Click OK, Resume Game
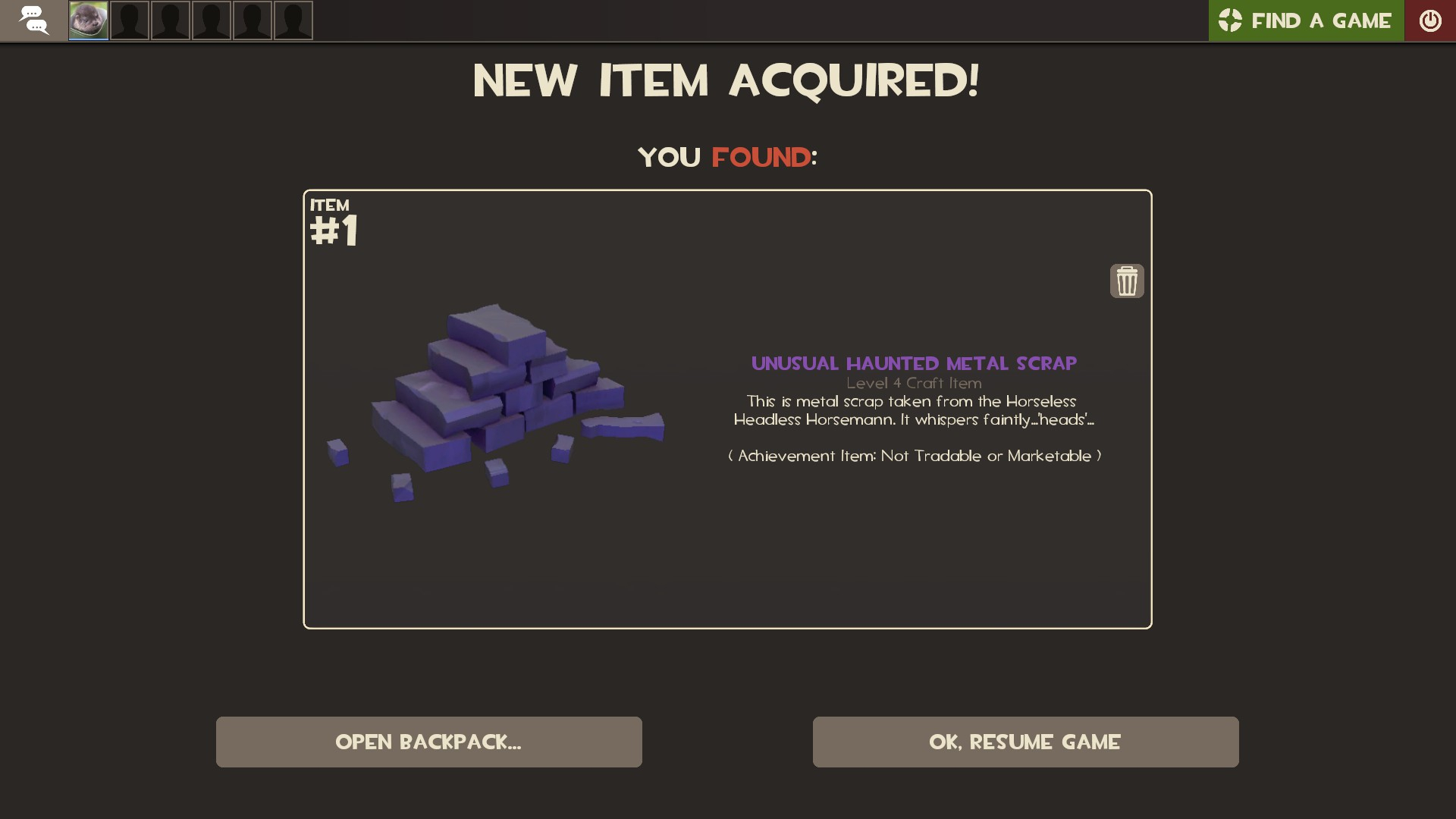 [1025, 742]
